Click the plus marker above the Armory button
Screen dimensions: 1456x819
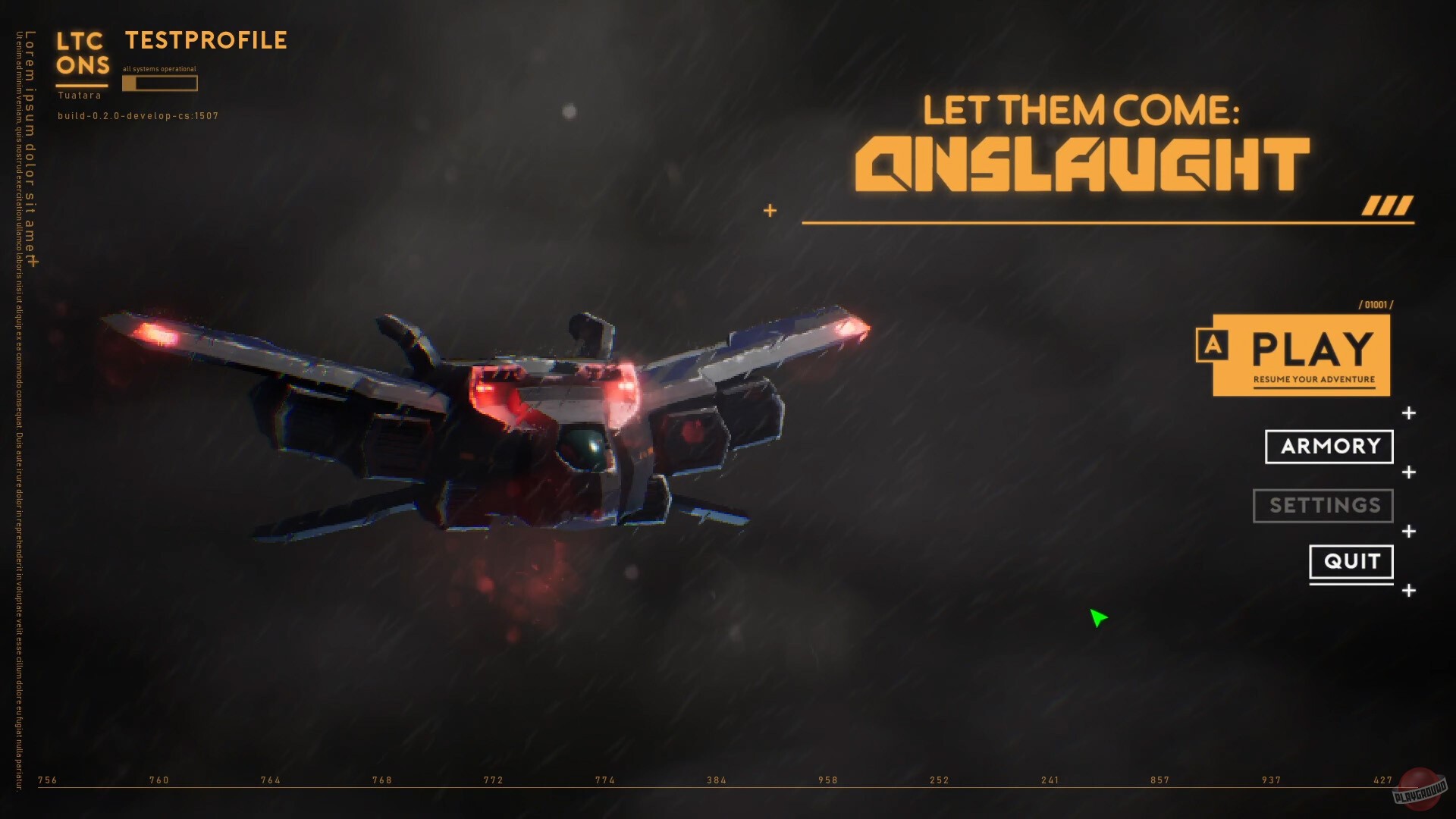pyautogui.click(x=1407, y=414)
